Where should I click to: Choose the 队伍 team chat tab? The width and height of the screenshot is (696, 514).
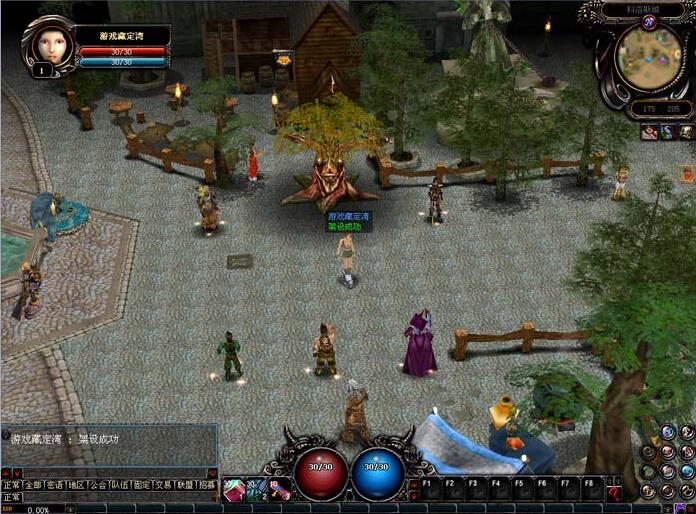(x=120, y=484)
